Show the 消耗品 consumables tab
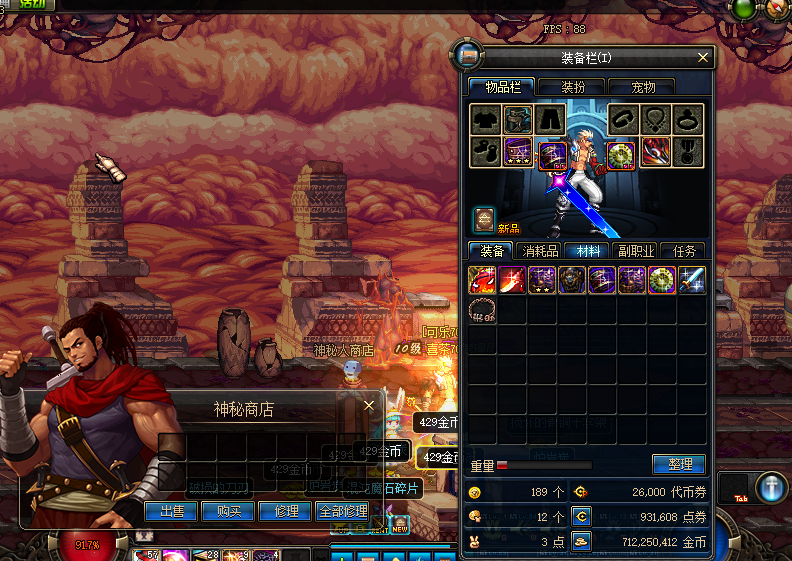Image resolution: width=792 pixels, height=561 pixels. point(541,251)
